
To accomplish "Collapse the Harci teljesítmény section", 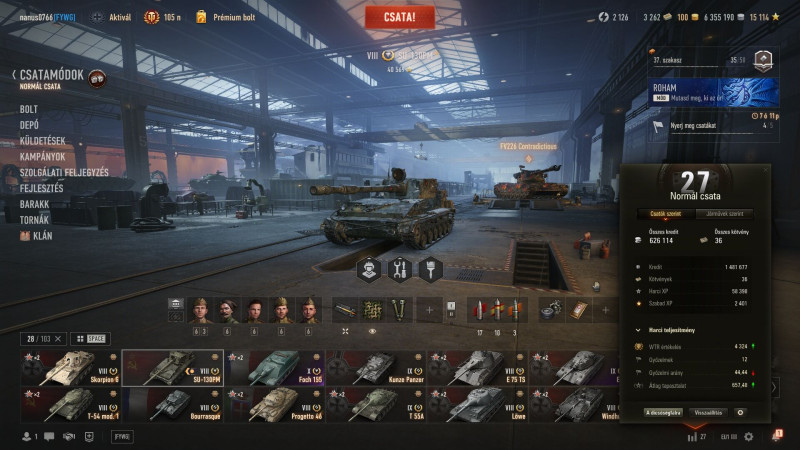I will pyautogui.click(x=639, y=329).
